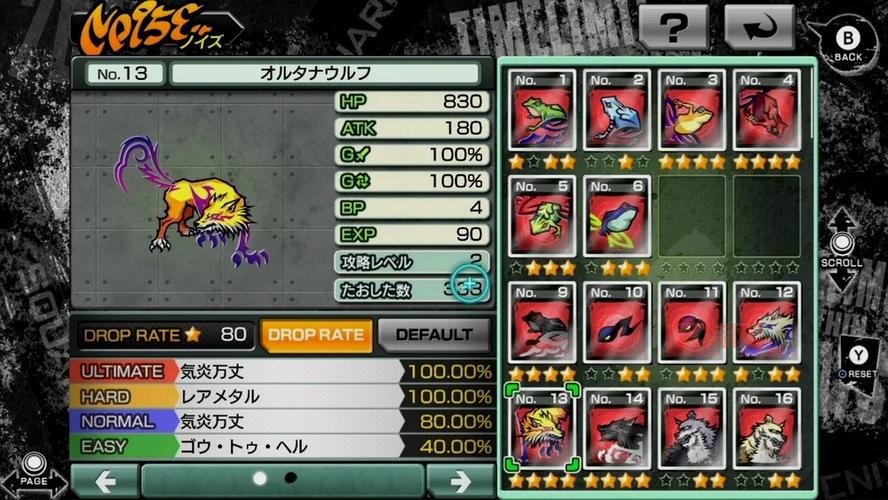The width and height of the screenshot is (888, 500).
Task: Click the return arrow button
Action: [x=758, y=29]
